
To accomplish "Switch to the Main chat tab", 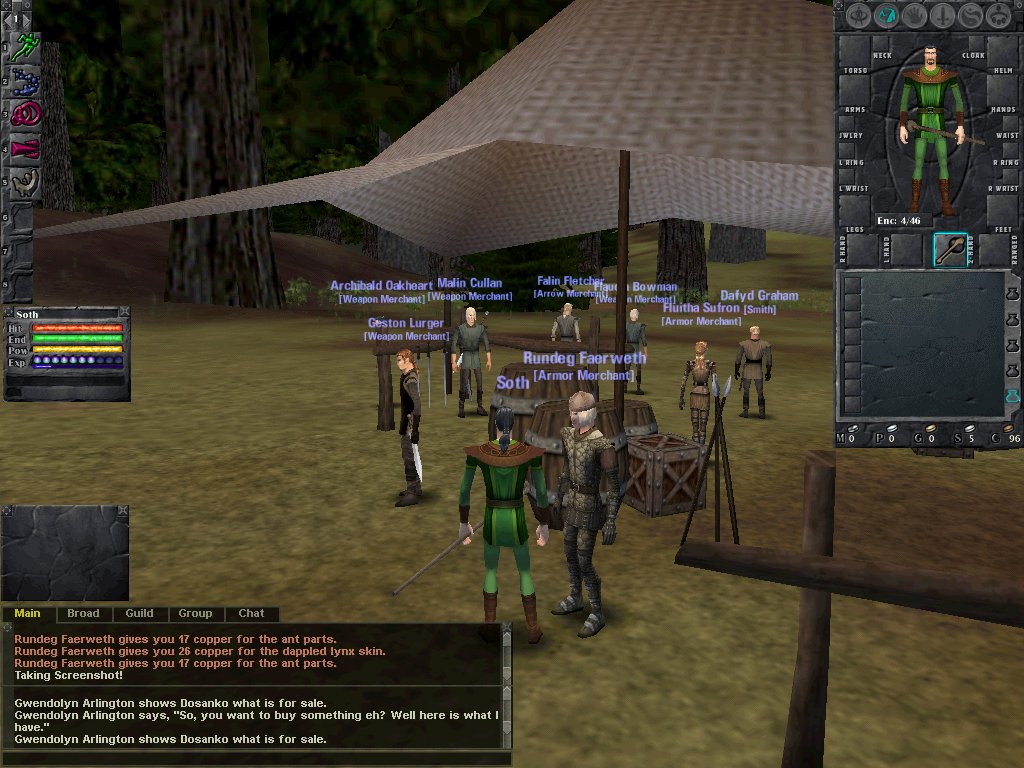I will (x=27, y=613).
